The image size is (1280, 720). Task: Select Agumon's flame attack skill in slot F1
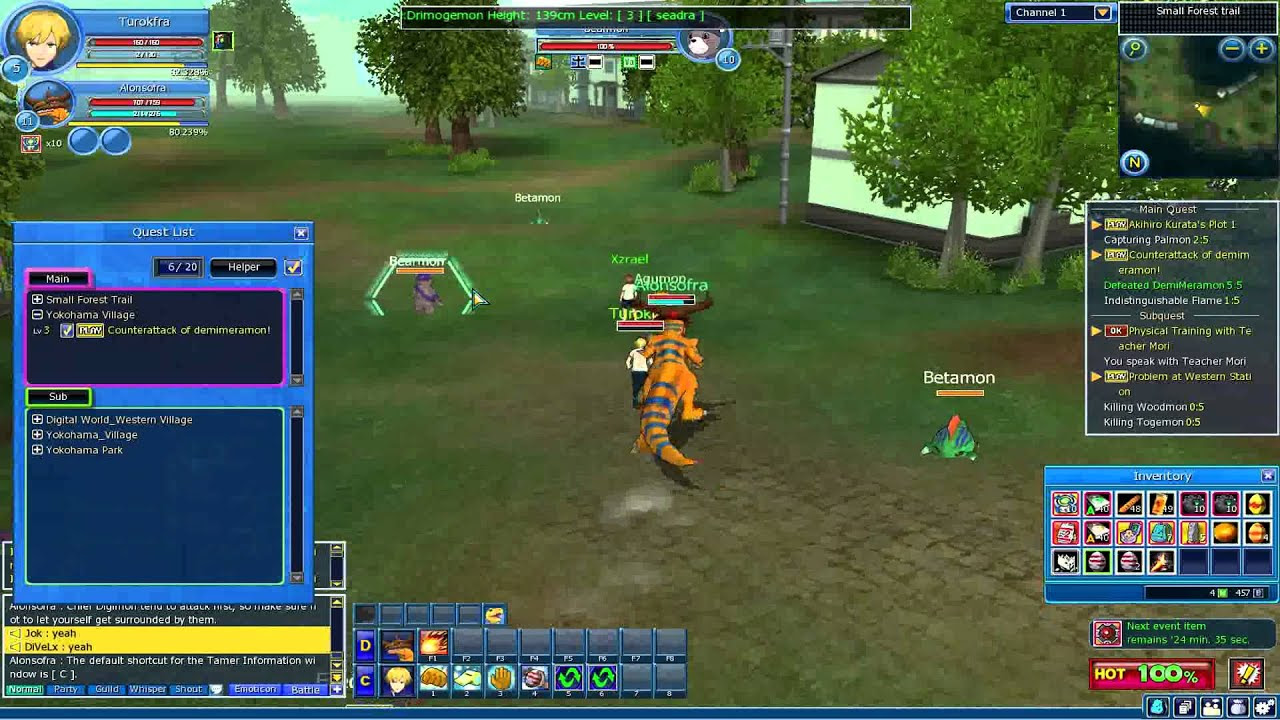(433, 644)
